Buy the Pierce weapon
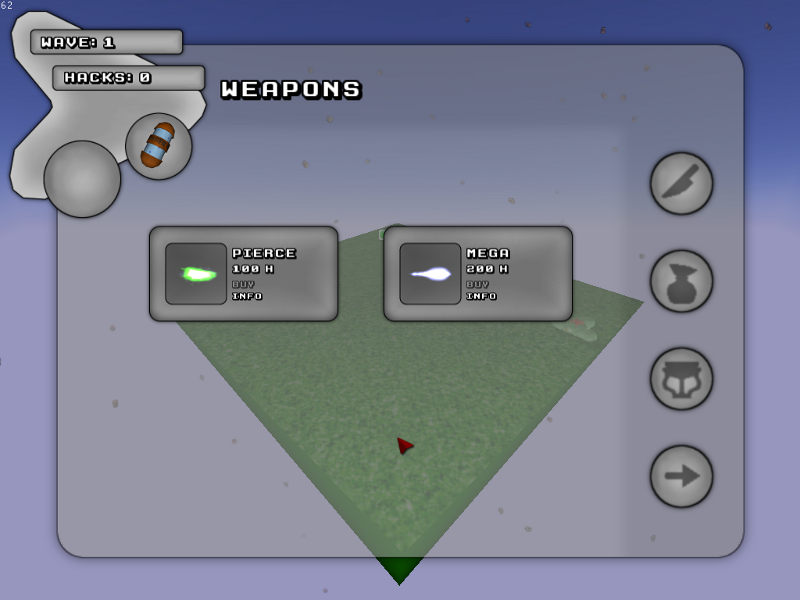 pos(243,284)
